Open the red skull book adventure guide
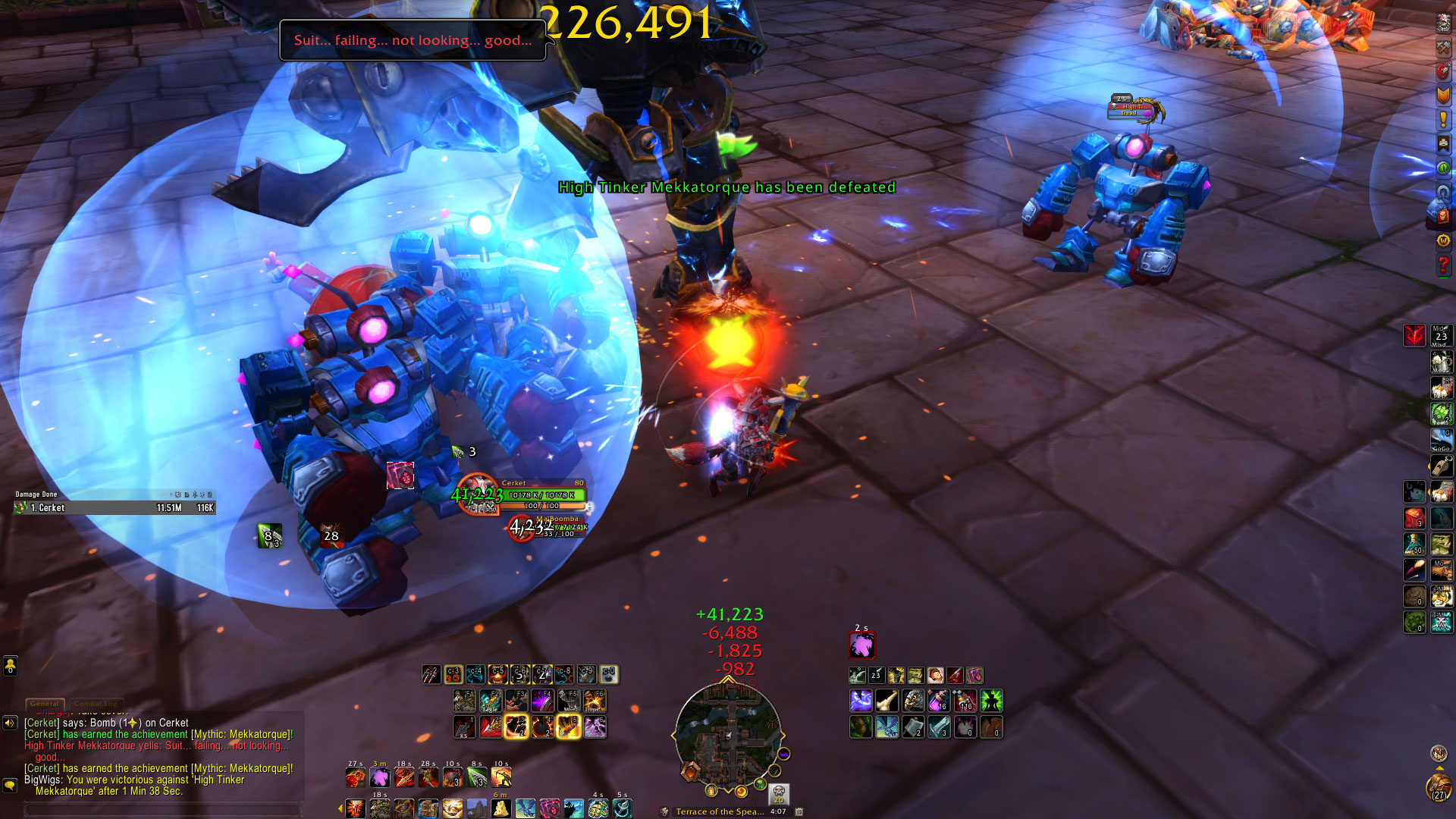This screenshot has height=819, width=1456. click(x=1443, y=216)
